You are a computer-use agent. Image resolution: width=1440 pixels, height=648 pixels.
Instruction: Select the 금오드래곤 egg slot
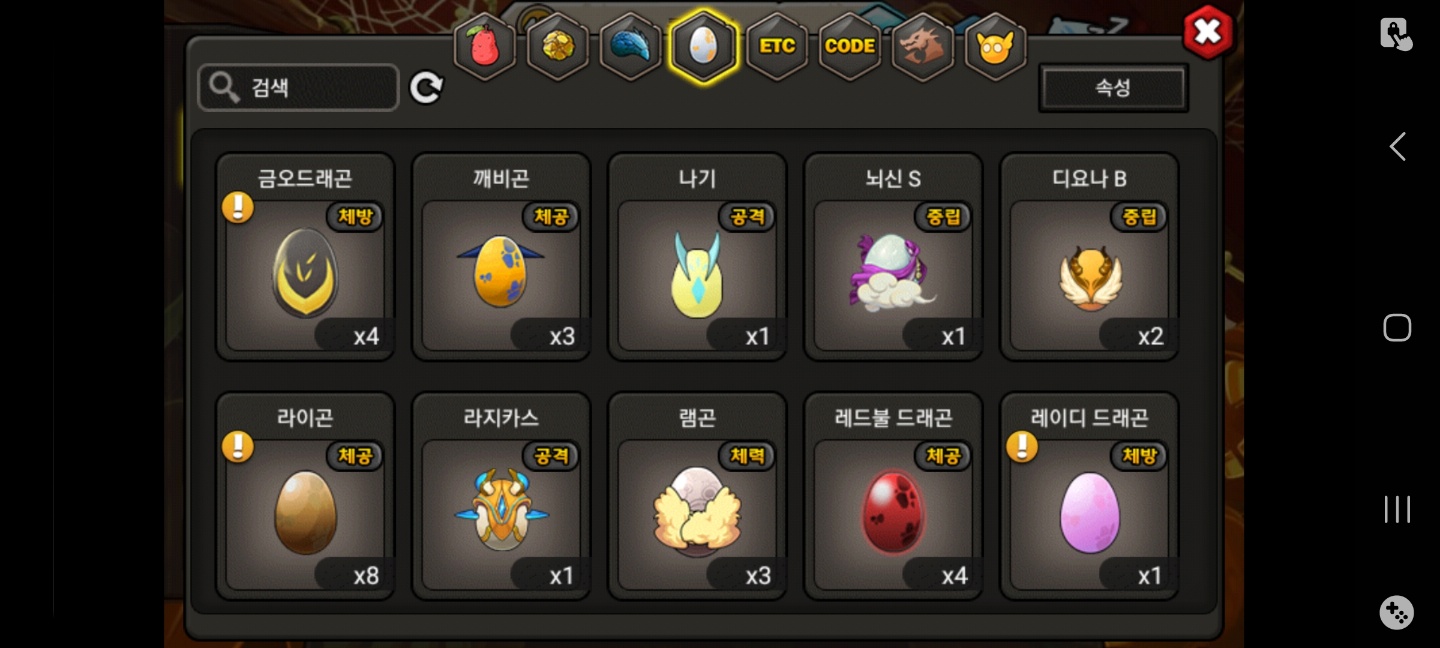pyautogui.click(x=305, y=272)
